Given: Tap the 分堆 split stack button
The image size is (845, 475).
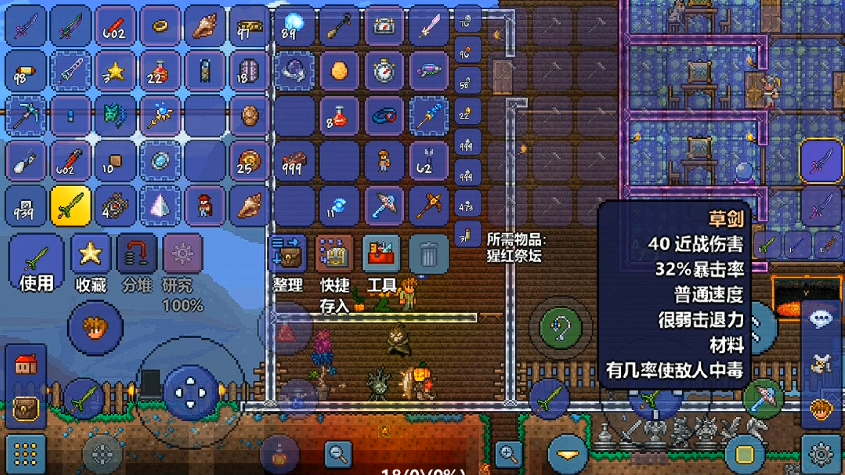Looking at the screenshot, I should point(136,256).
